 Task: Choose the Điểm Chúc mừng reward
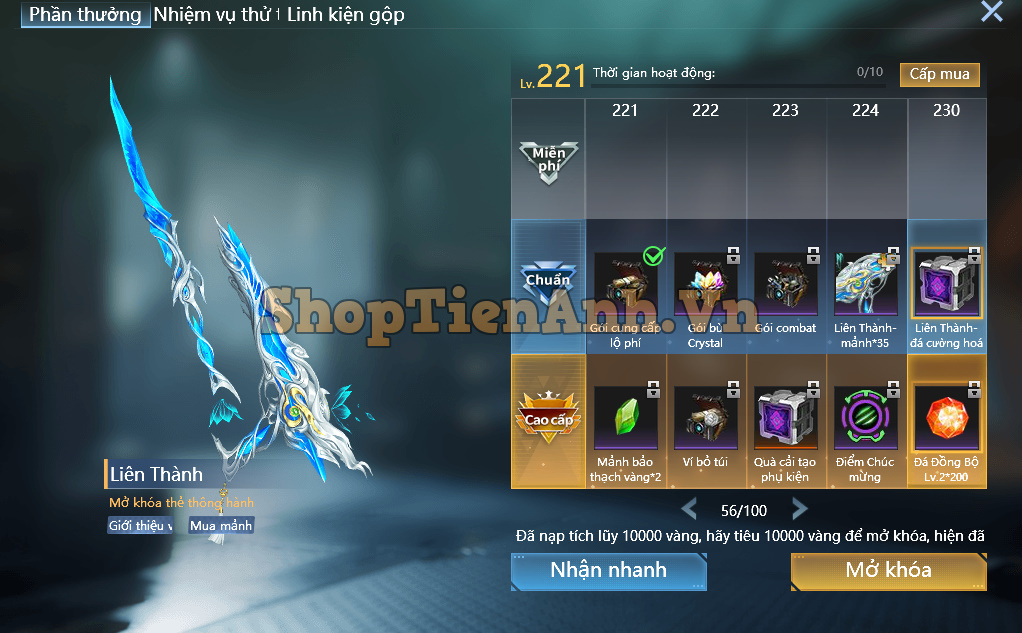866,420
